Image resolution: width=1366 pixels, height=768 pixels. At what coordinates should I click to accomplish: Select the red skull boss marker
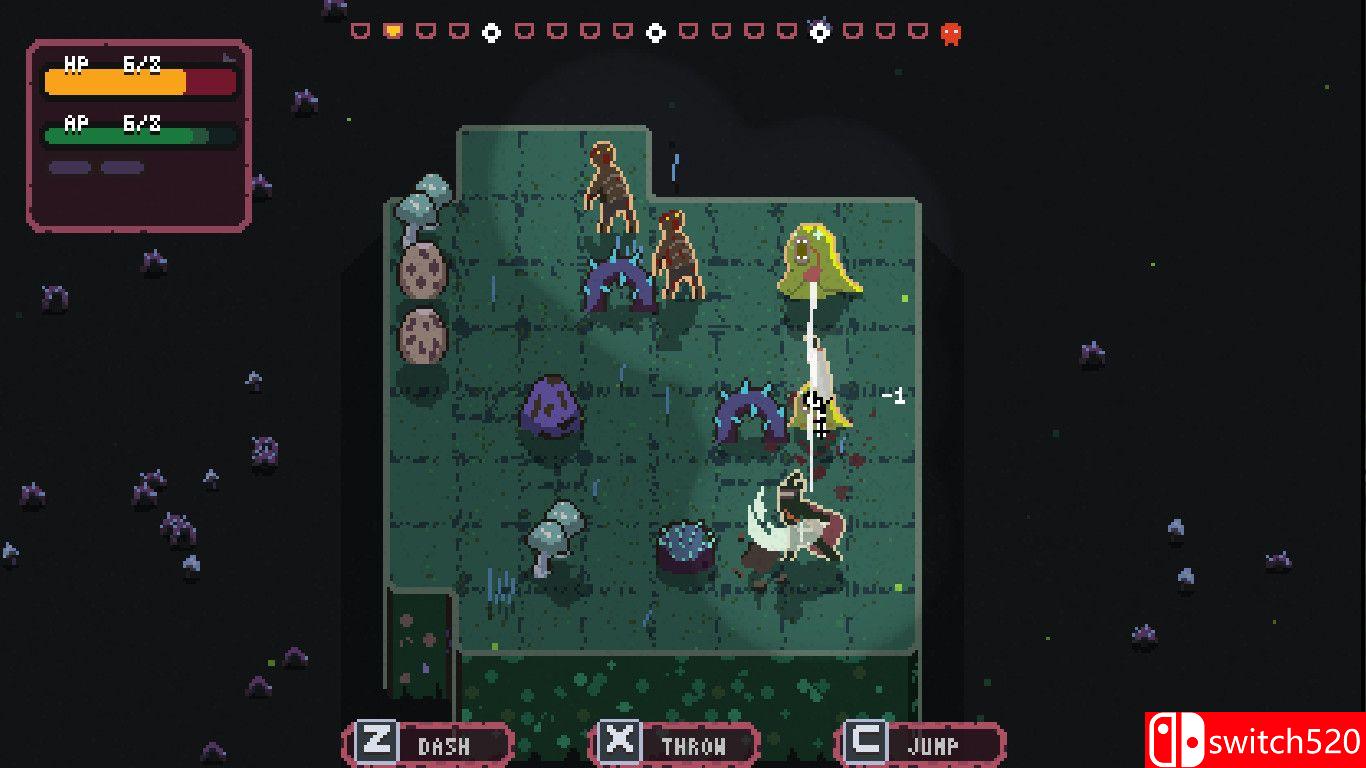point(951,33)
